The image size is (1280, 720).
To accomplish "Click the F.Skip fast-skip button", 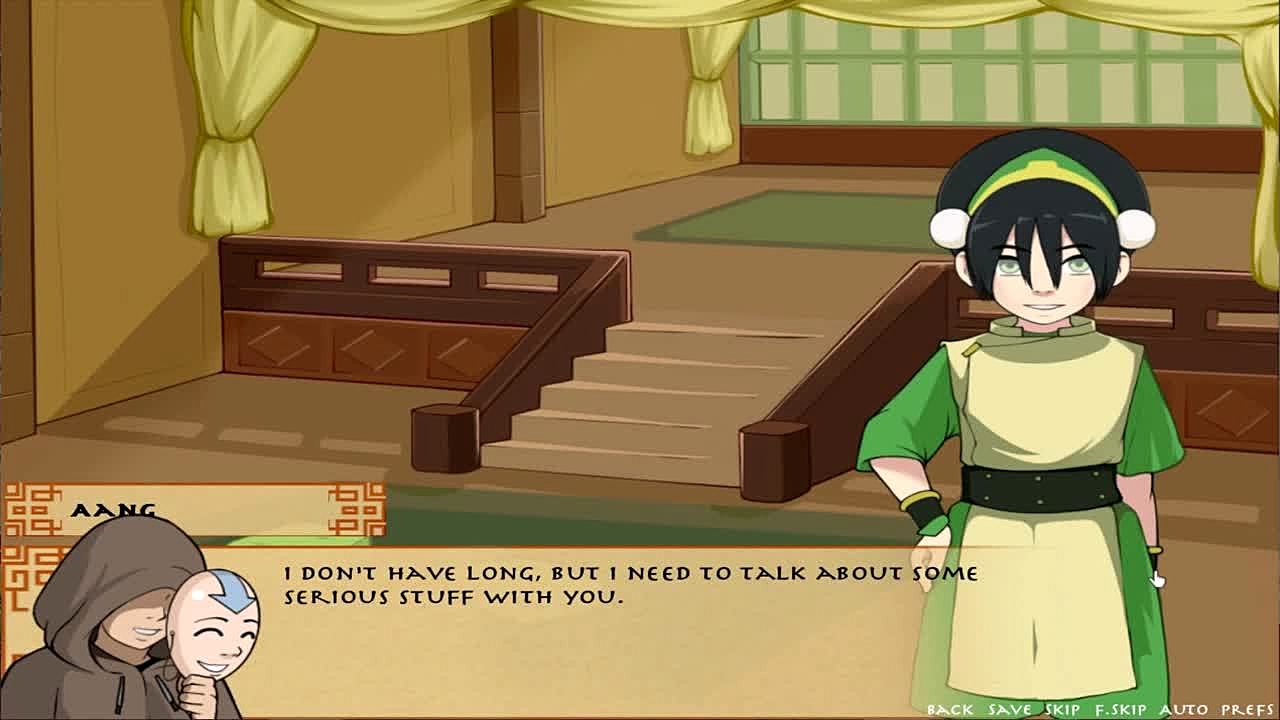I will tap(1122, 709).
